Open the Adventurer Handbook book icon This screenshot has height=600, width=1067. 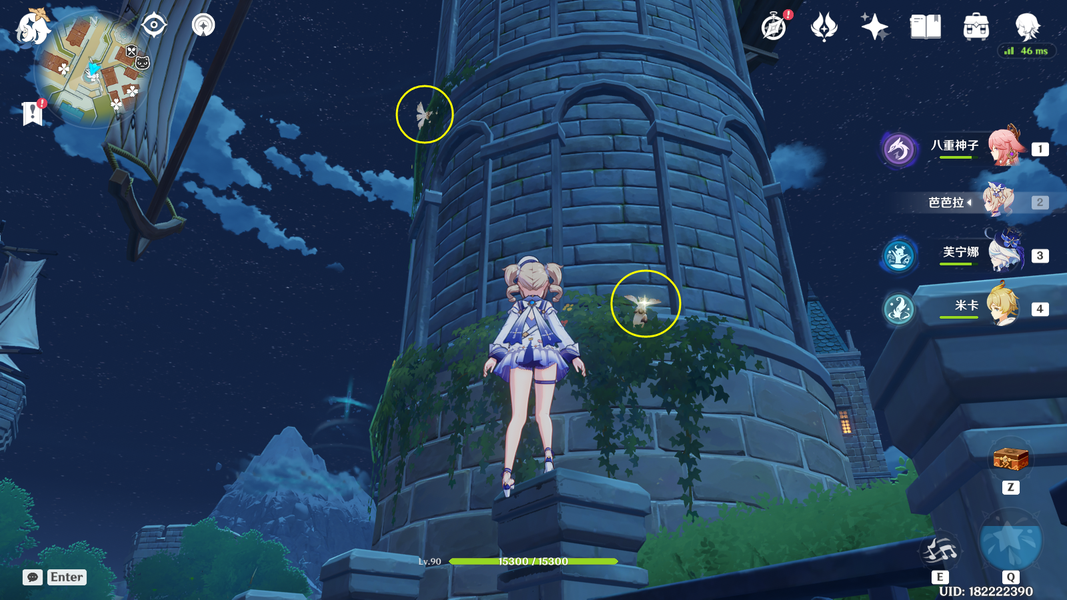925,27
